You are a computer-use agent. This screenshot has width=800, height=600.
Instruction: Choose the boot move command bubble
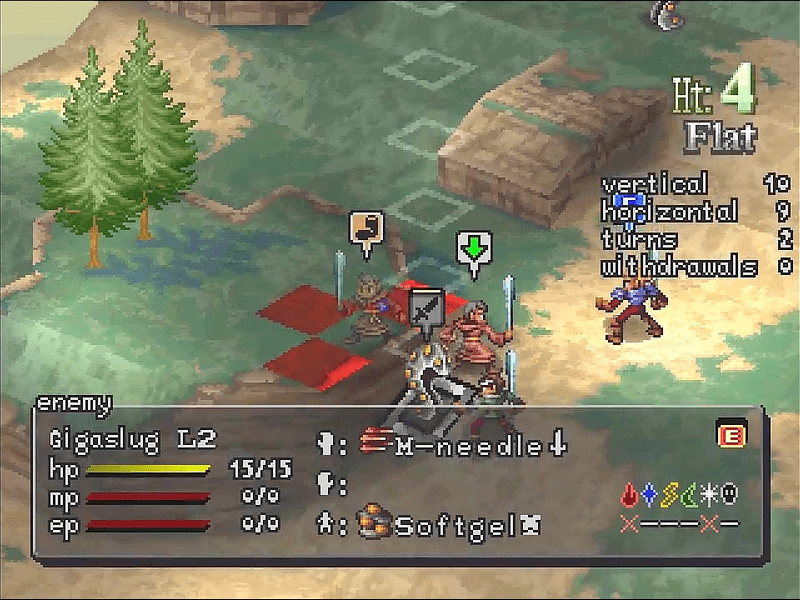tap(366, 228)
